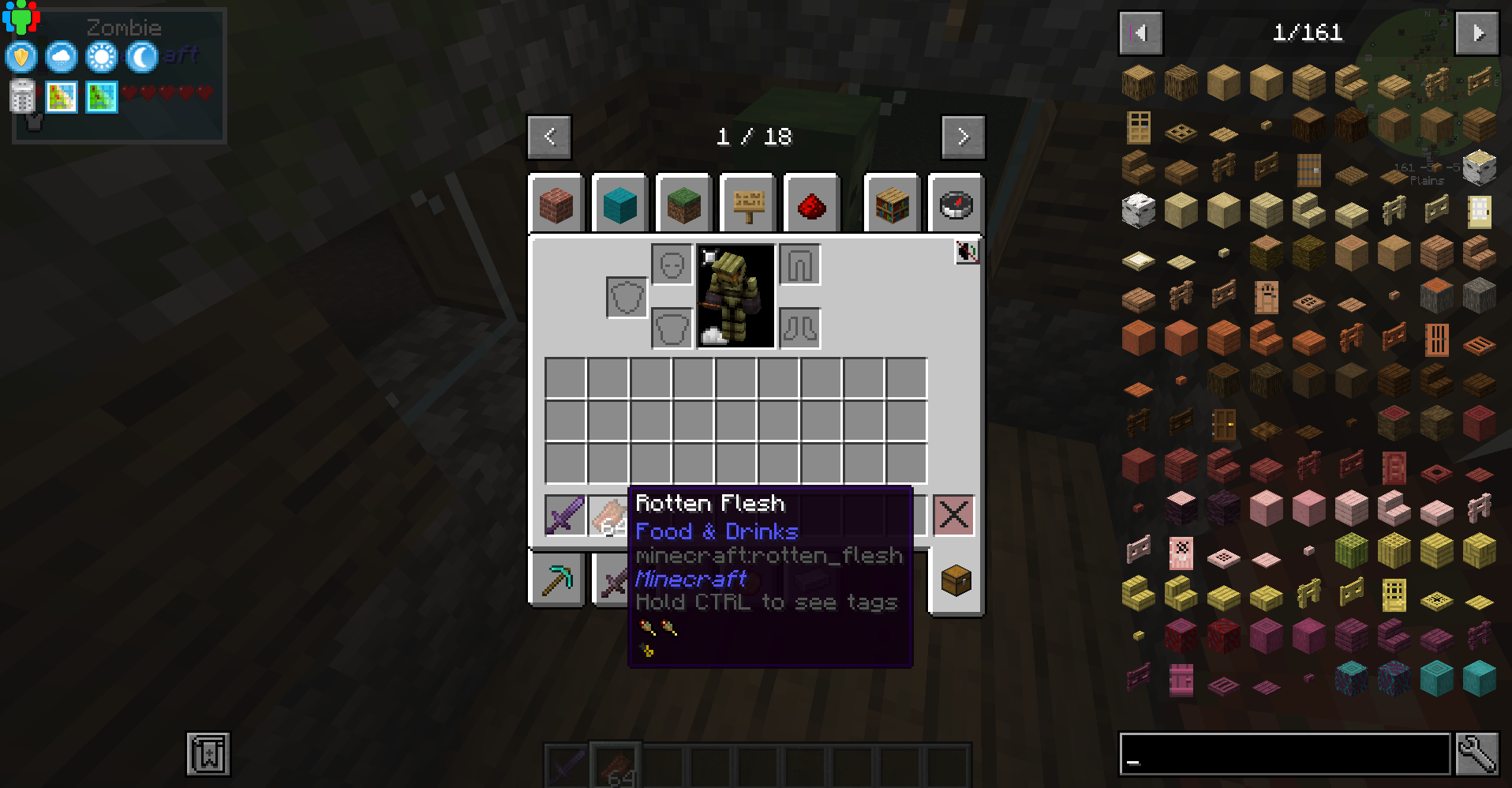Click the book icon at the bottom left

tap(207, 752)
